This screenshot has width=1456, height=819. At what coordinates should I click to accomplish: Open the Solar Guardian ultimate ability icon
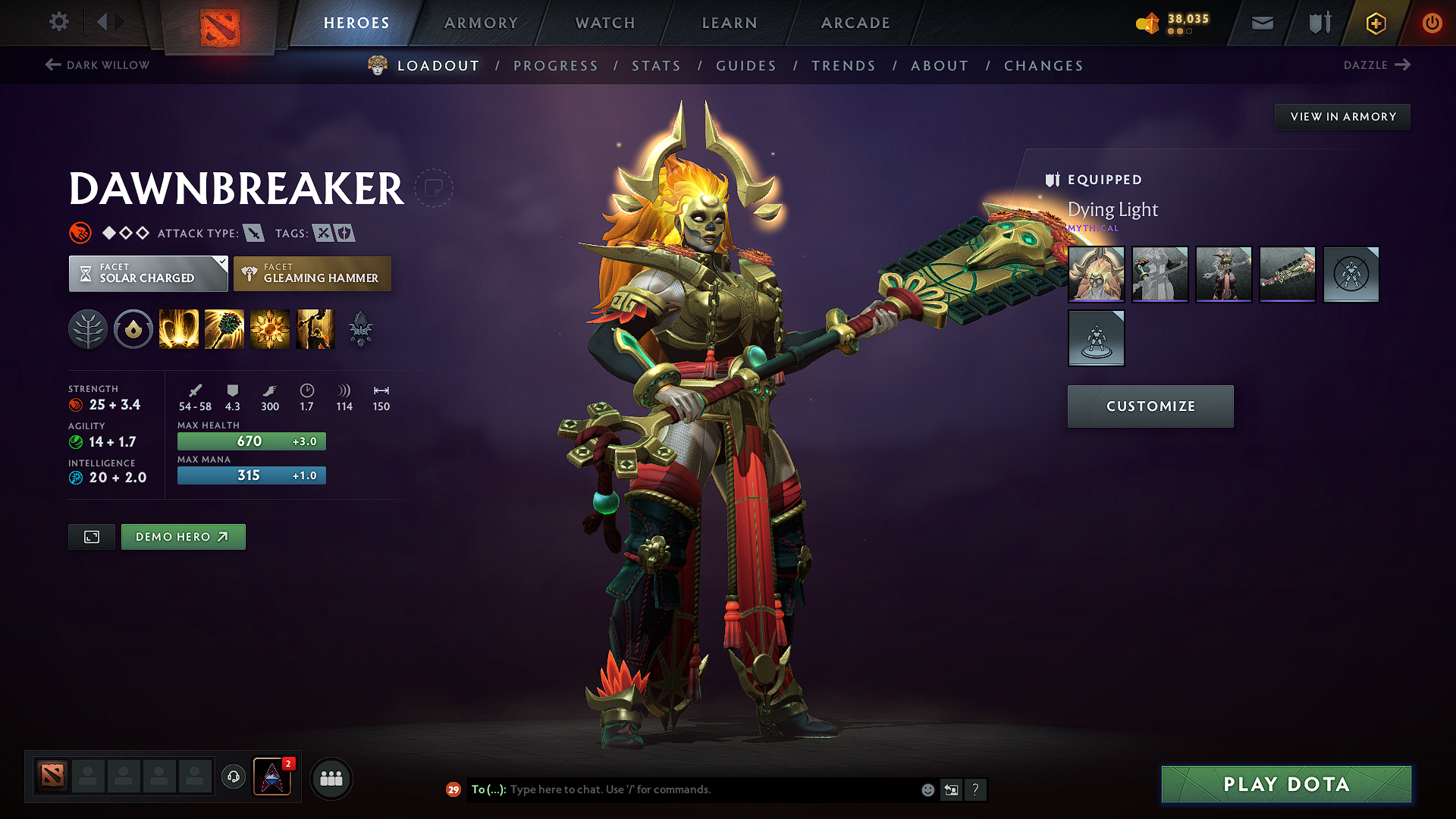coord(315,328)
